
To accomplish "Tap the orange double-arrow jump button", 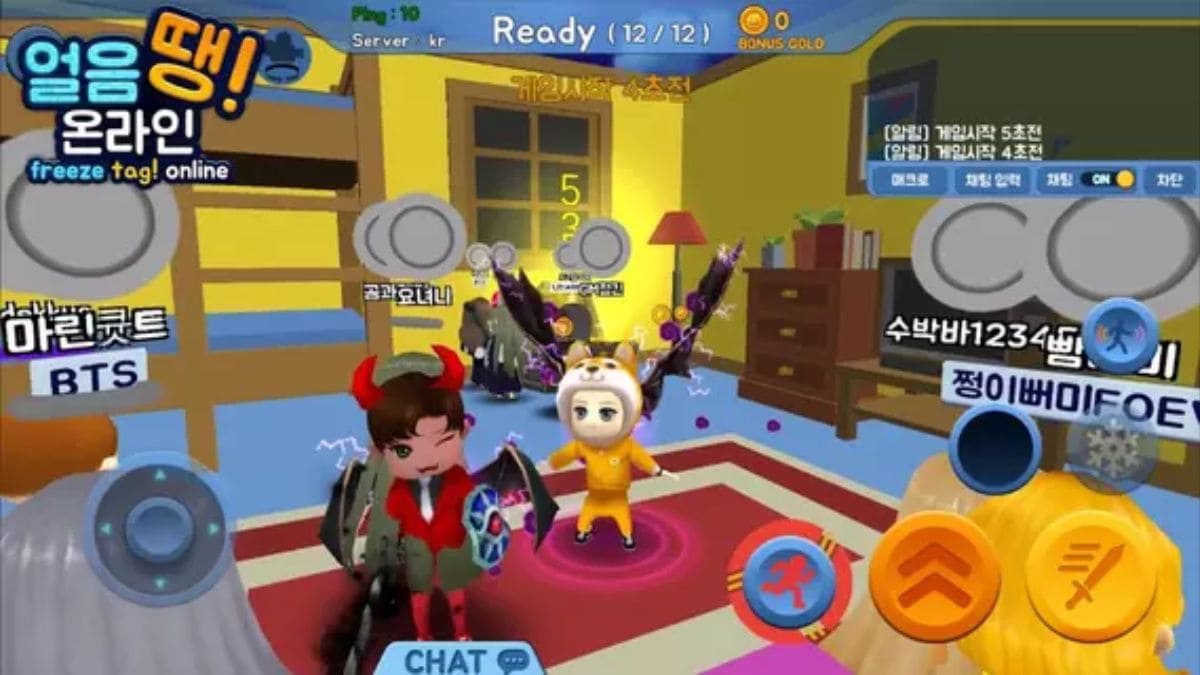I will tap(933, 576).
